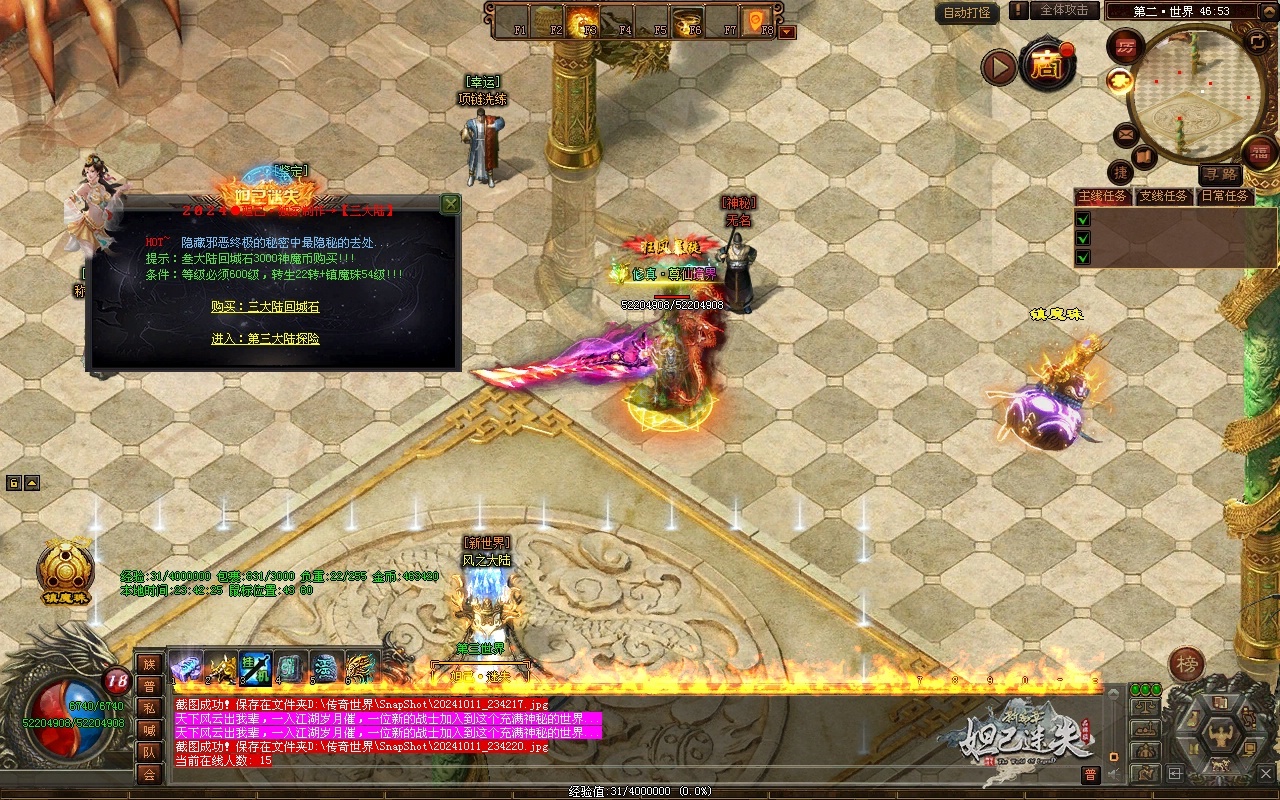This screenshot has width=1280, height=800.
Task: Open the 福 welfare icon
Action: pyautogui.click(x=1258, y=152)
